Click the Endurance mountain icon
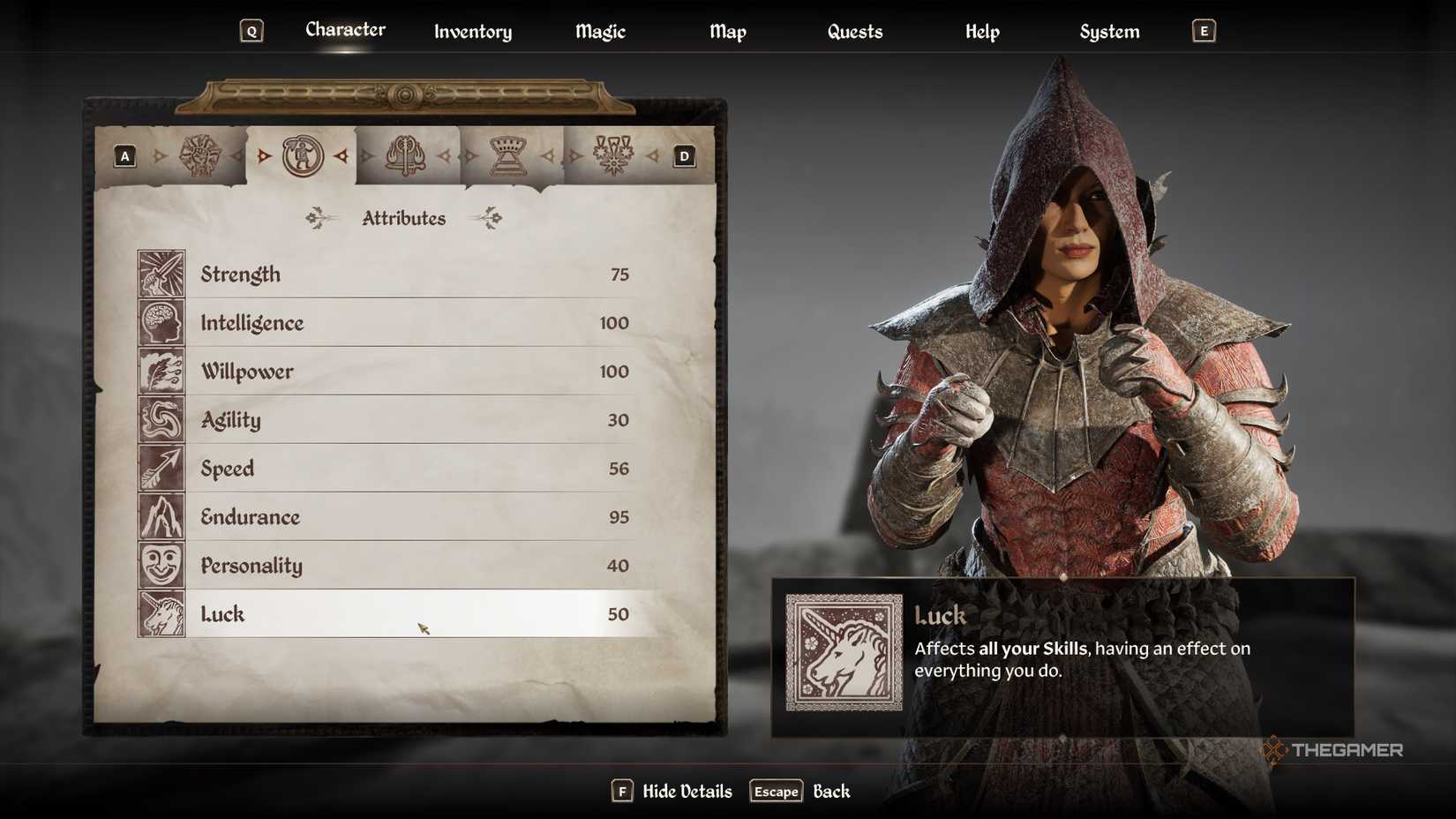The width and height of the screenshot is (1456, 819). click(161, 517)
